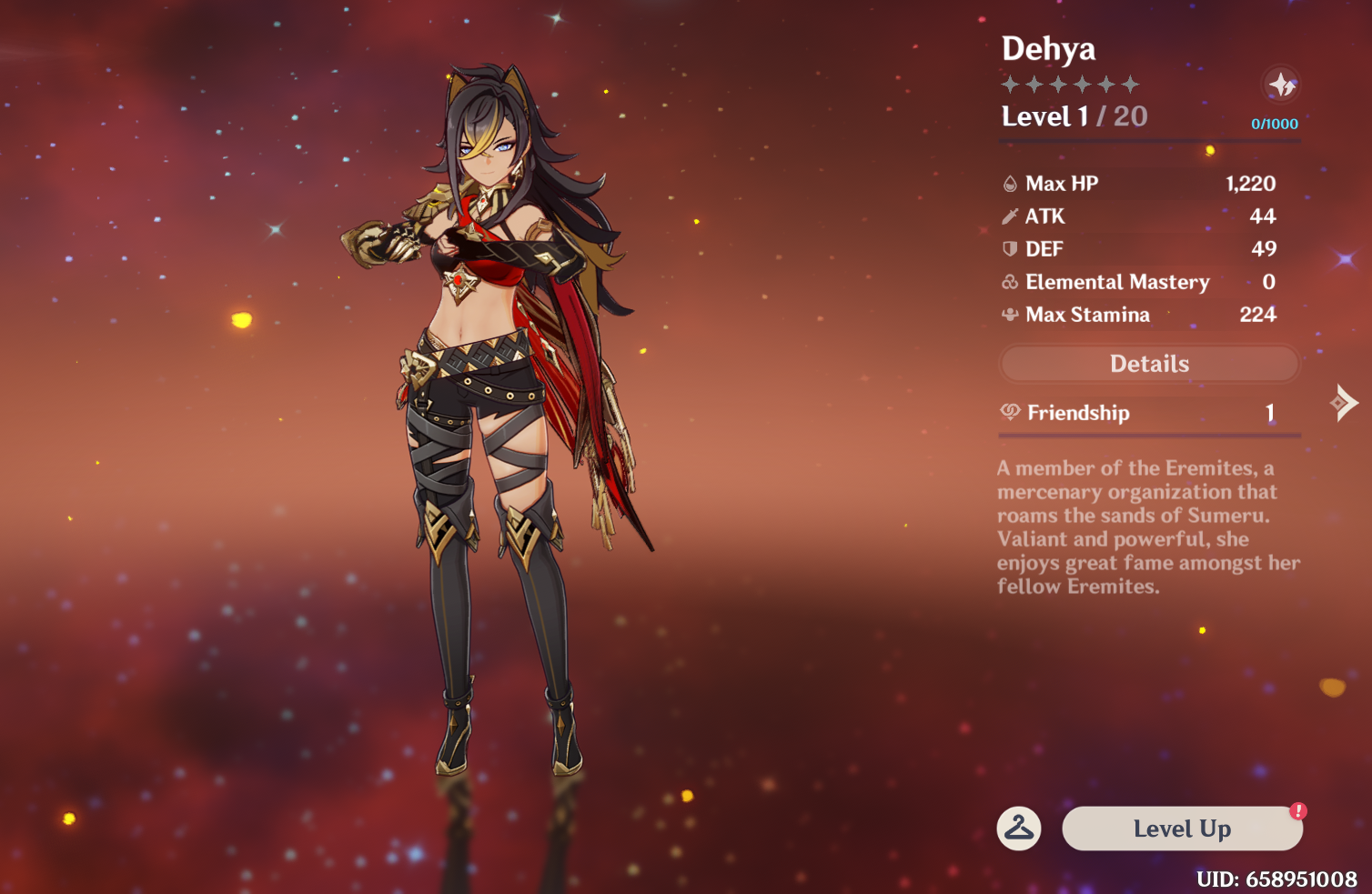The width and height of the screenshot is (1372, 894).
Task: Click the 0/1000 Companionship EXP progress
Action: [x=1274, y=124]
